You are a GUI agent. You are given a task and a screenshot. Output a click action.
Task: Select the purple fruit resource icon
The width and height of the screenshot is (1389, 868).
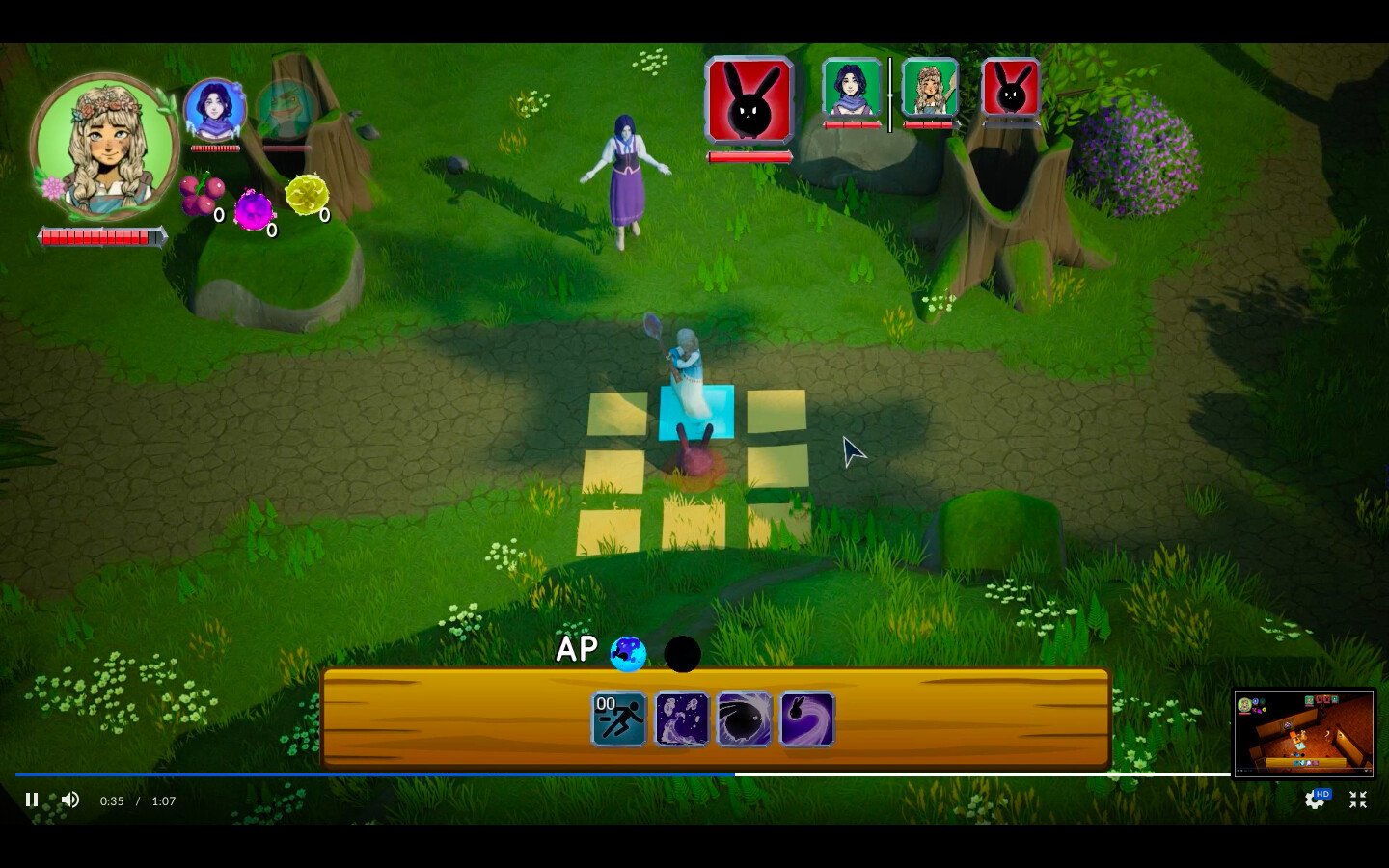(x=255, y=207)
